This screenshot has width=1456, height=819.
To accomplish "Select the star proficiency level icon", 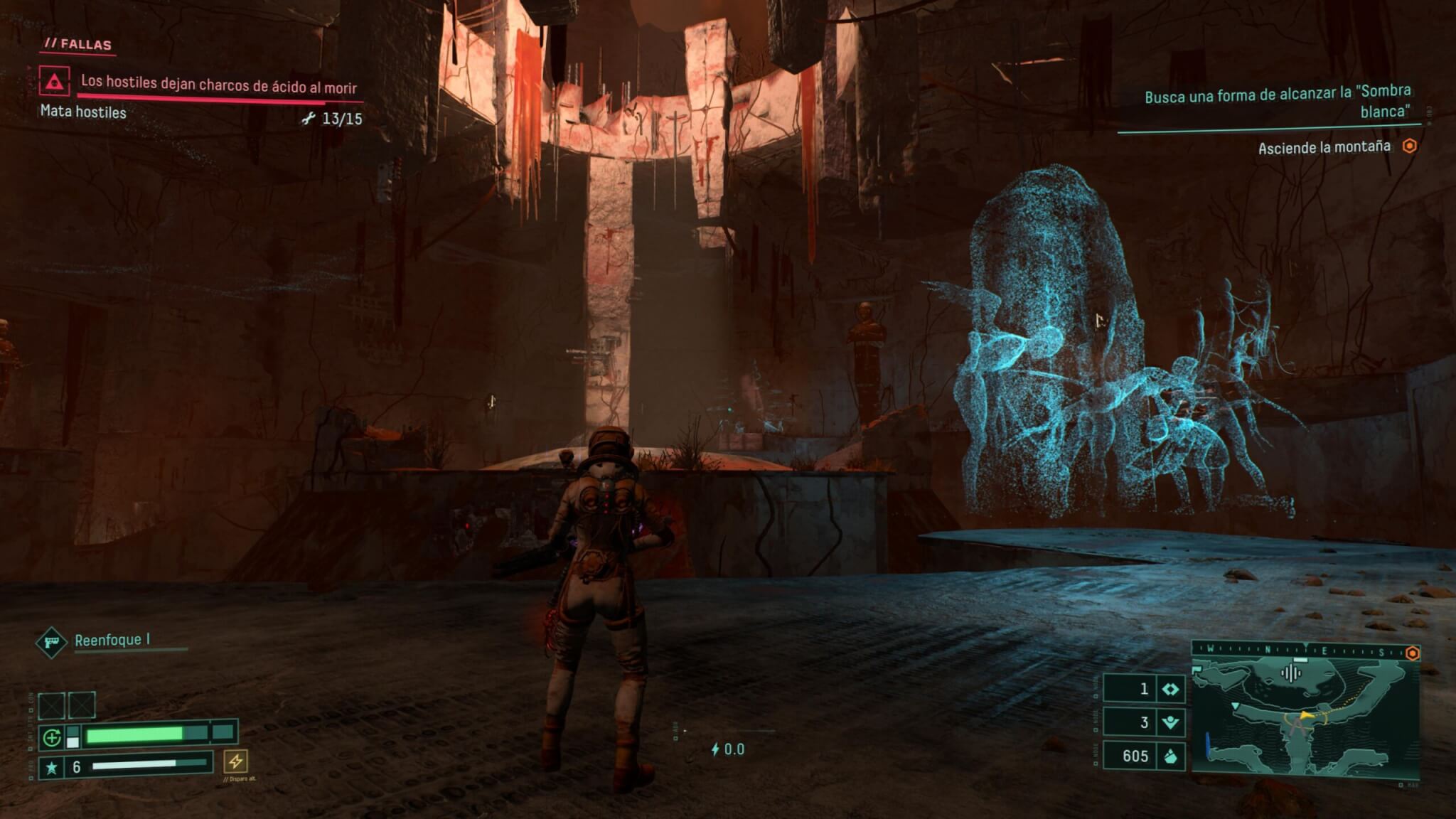I will [x=51, y=768].
